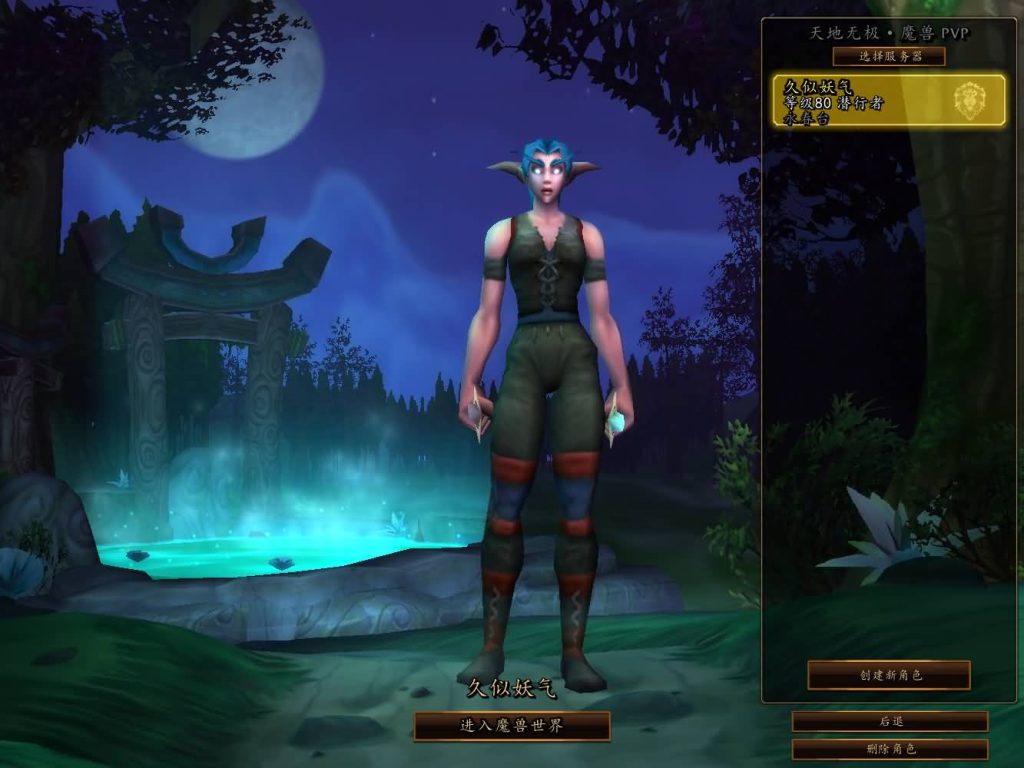Select the 久似妖气 level 80 character entry
The height and width of the screenshot is (768, 1024).
coord(889,100)
